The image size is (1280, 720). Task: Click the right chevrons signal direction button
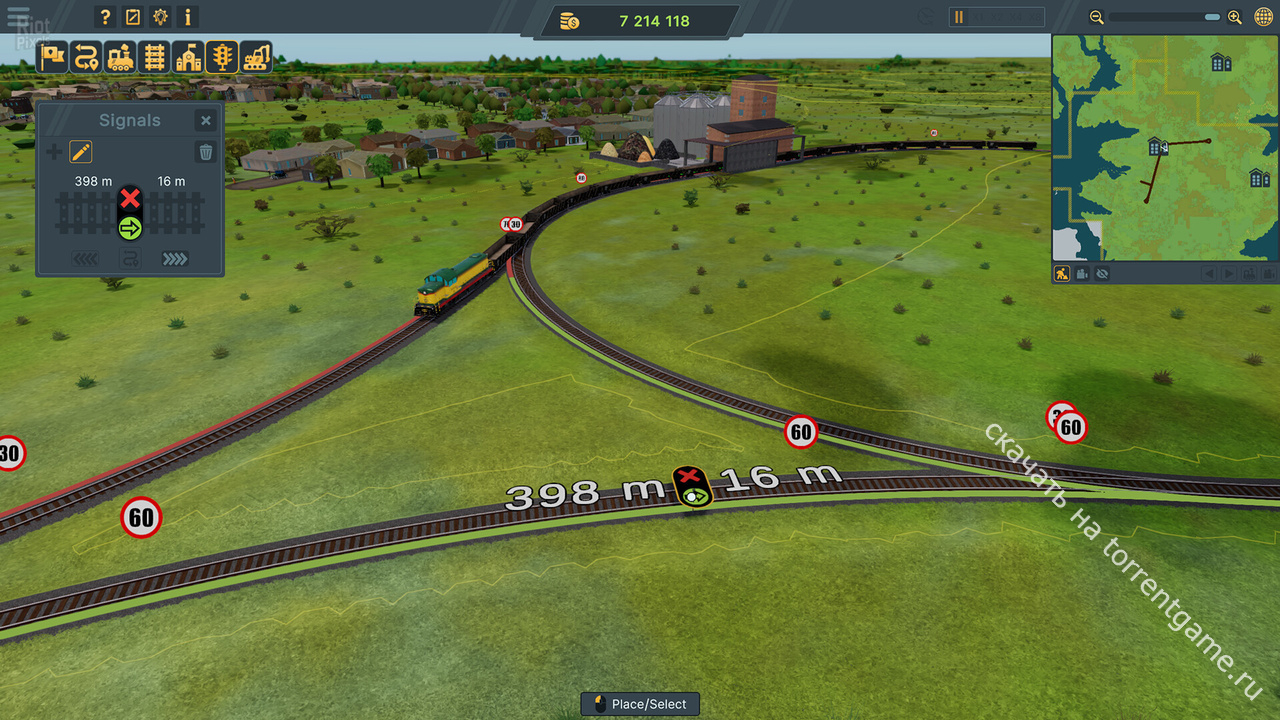coord(175,259)
